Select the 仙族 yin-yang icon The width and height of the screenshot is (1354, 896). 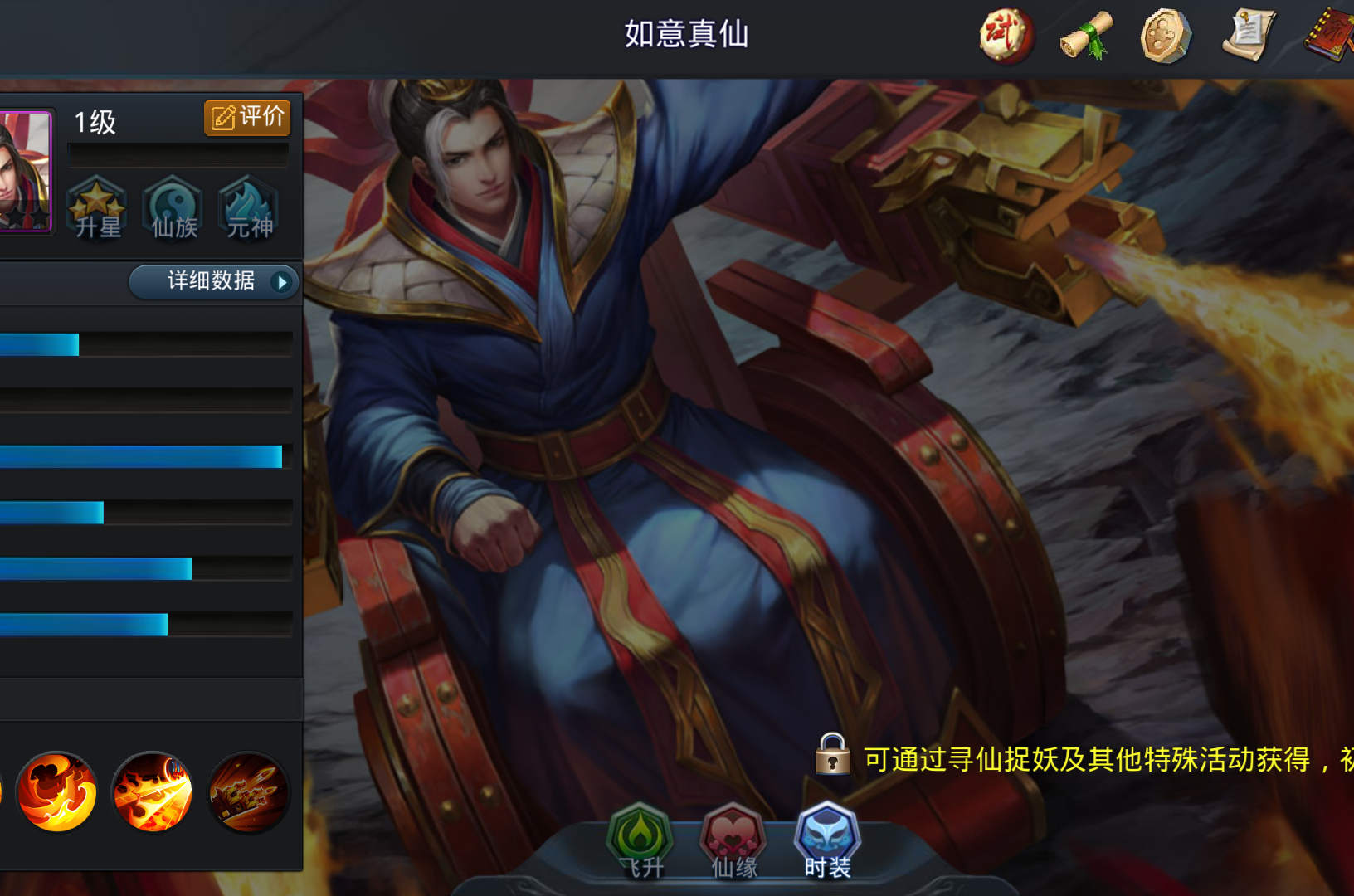click(173, 207)
